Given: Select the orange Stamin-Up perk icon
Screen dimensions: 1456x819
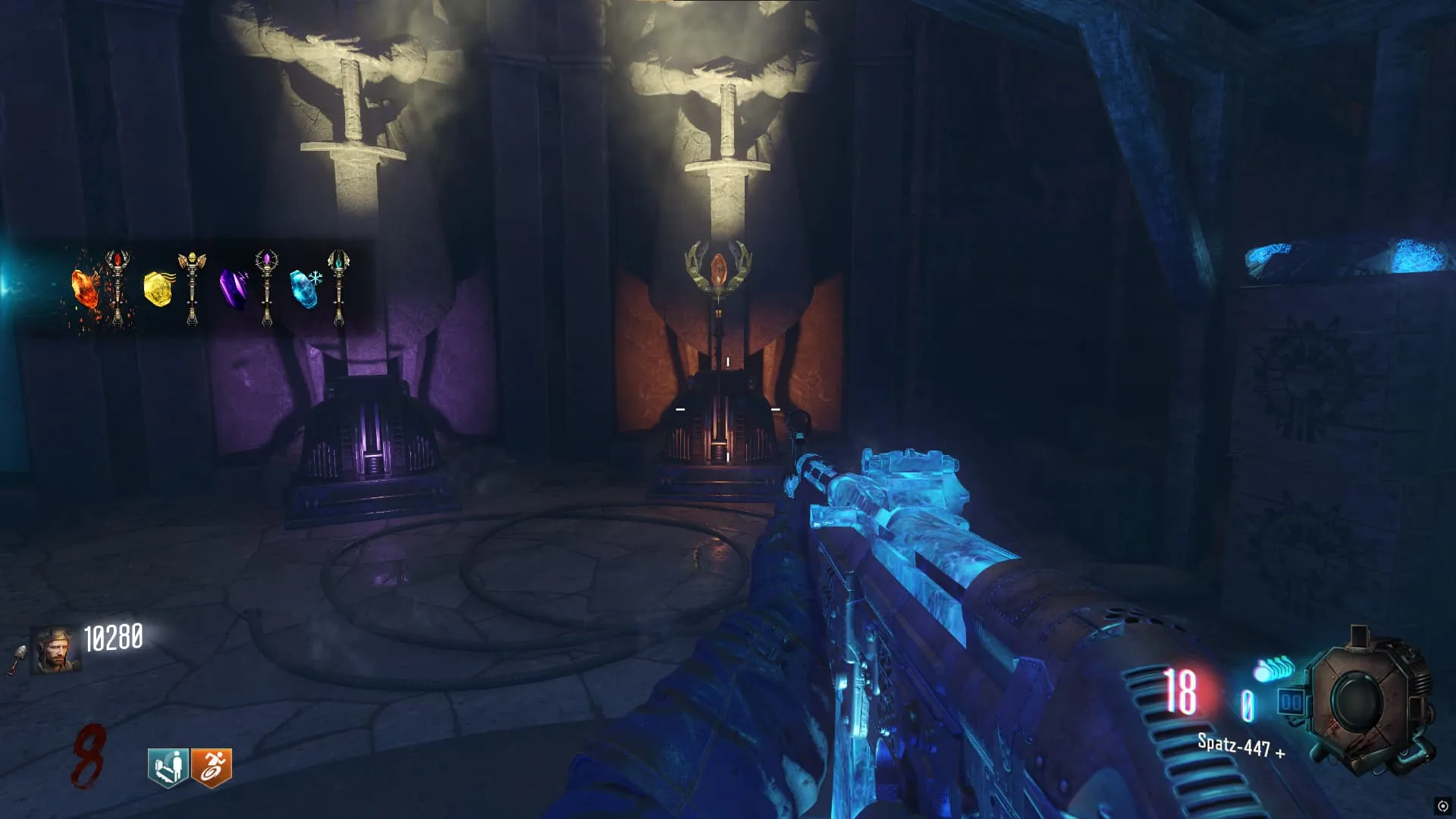Looking at the screenshot, I should [x=211, y=767].
